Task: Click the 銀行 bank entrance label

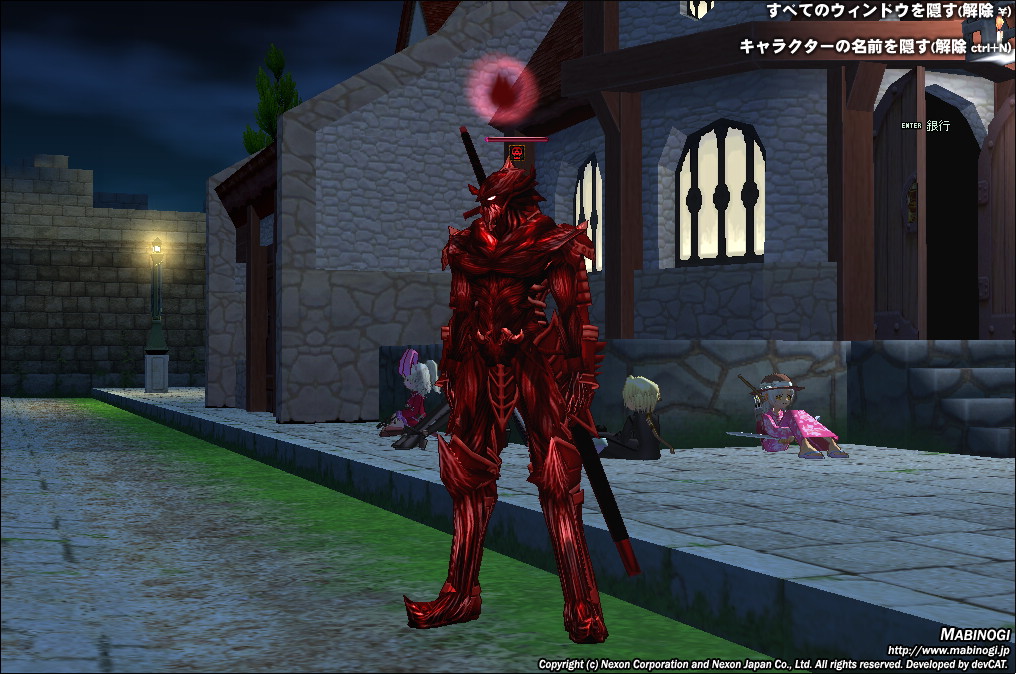Action: (x=938, y=126)
